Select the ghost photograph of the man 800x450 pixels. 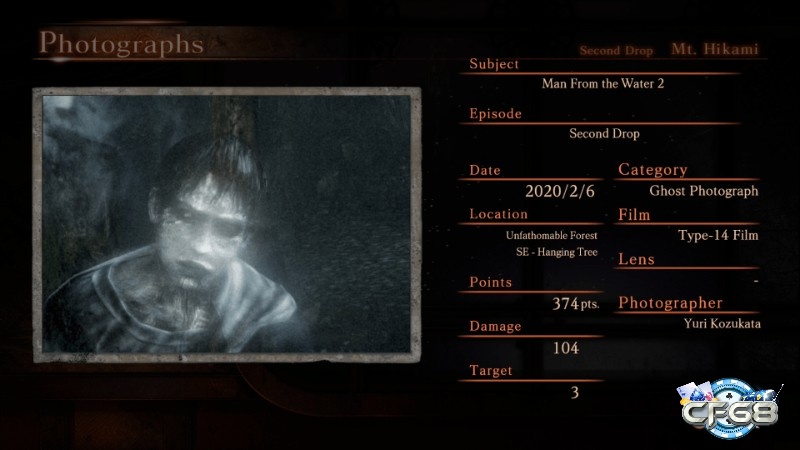[x=227, y=223]
